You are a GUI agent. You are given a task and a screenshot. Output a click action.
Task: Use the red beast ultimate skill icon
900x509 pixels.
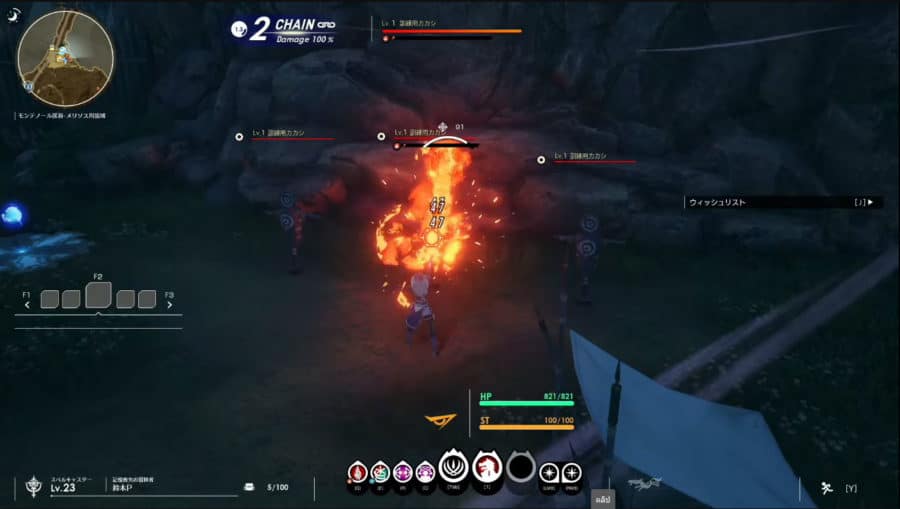pos(487,467)
